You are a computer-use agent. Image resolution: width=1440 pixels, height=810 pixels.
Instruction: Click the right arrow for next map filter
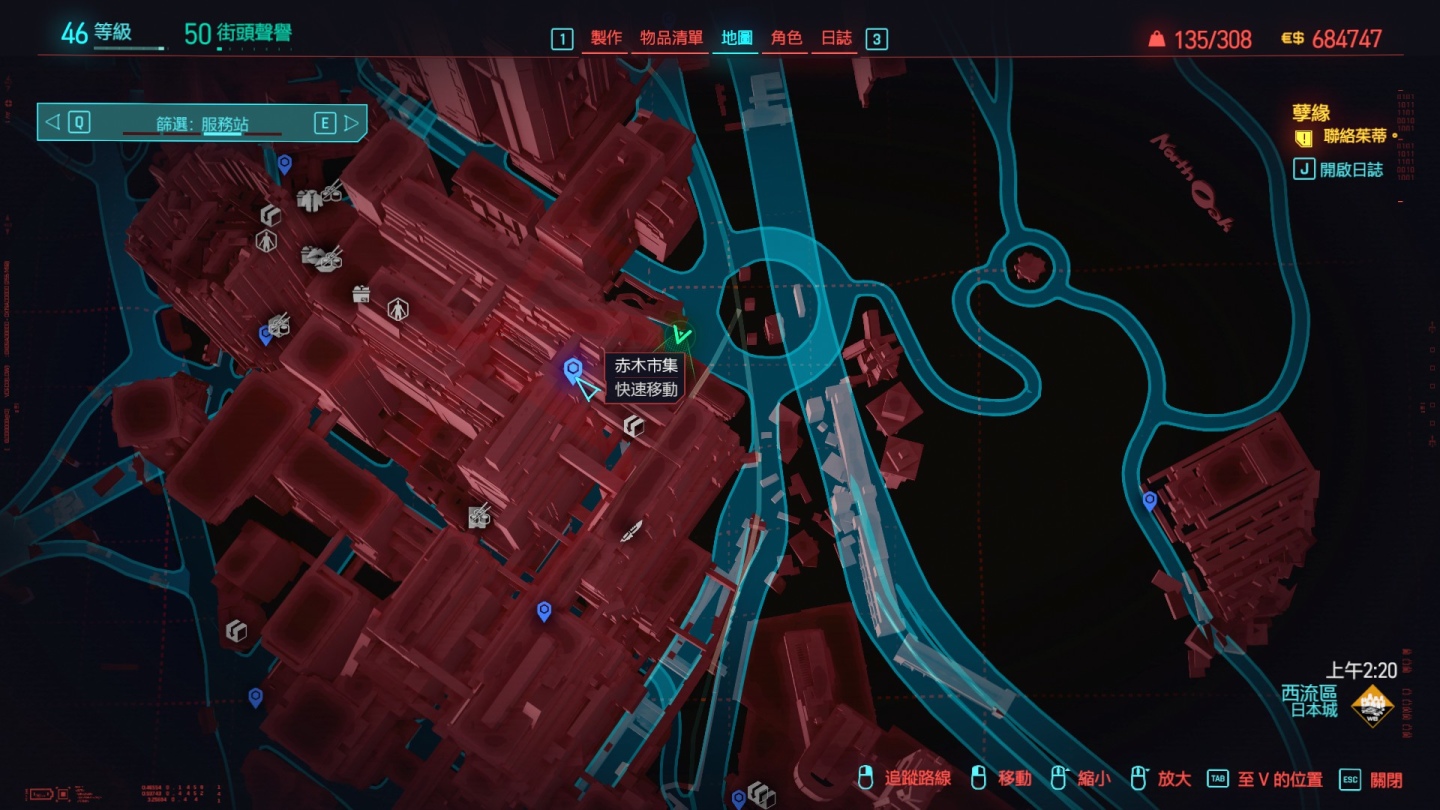(351, 123)
